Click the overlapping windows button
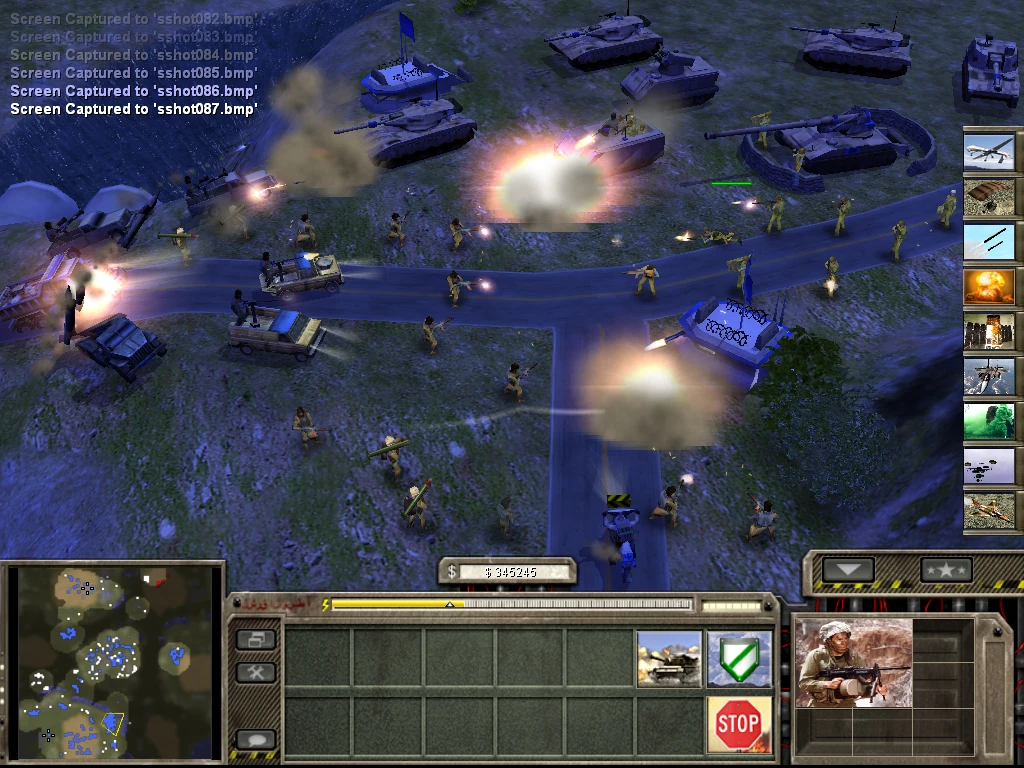The height and width of the screenshot is (768, 1024). tap(256, 638)
